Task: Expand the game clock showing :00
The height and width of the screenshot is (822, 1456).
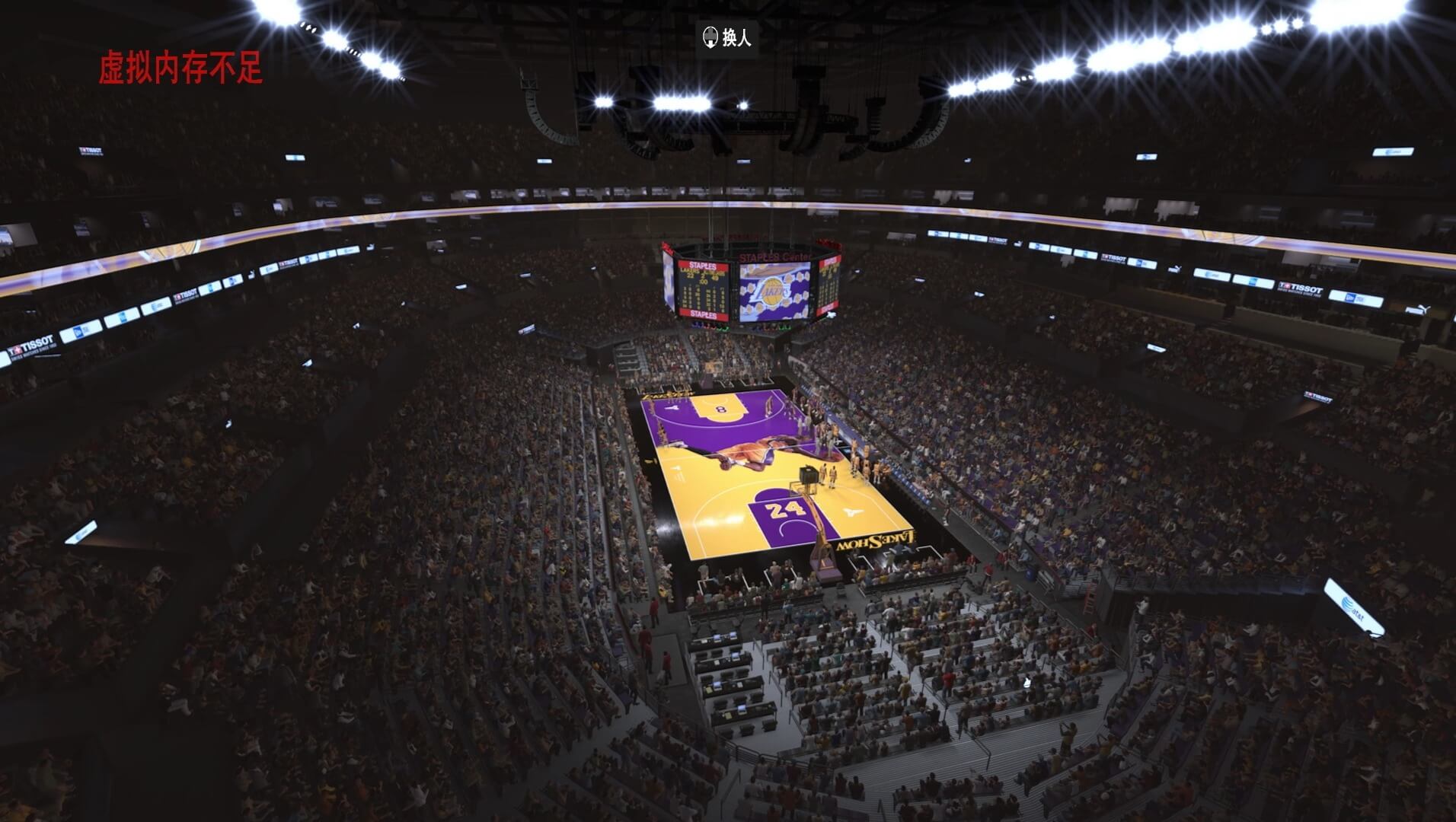Action: click(704, 282)
